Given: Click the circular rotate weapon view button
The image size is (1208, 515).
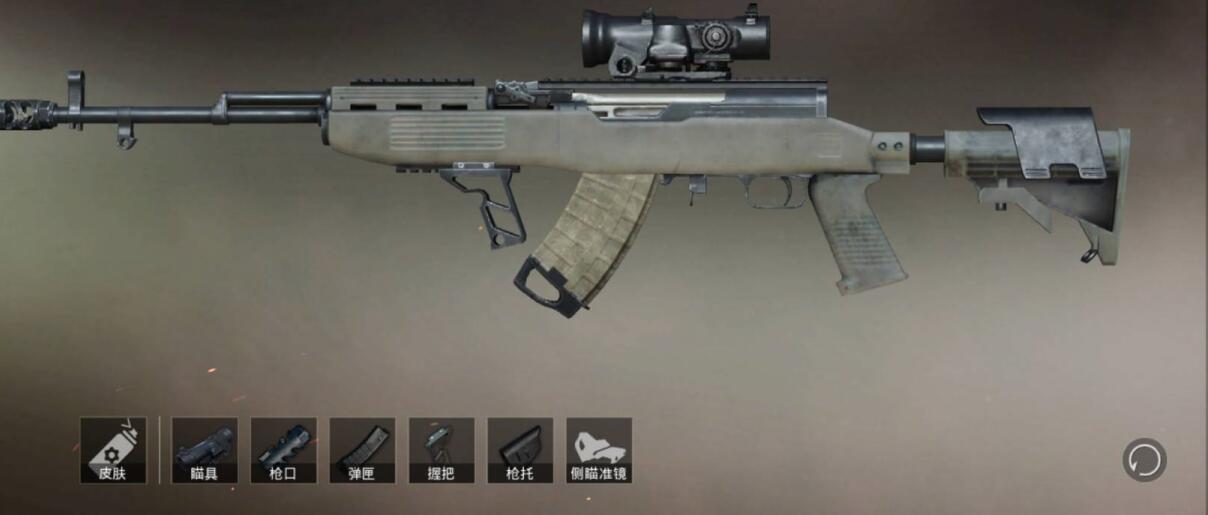Looking at the screenshot, I should [1145, 460].
